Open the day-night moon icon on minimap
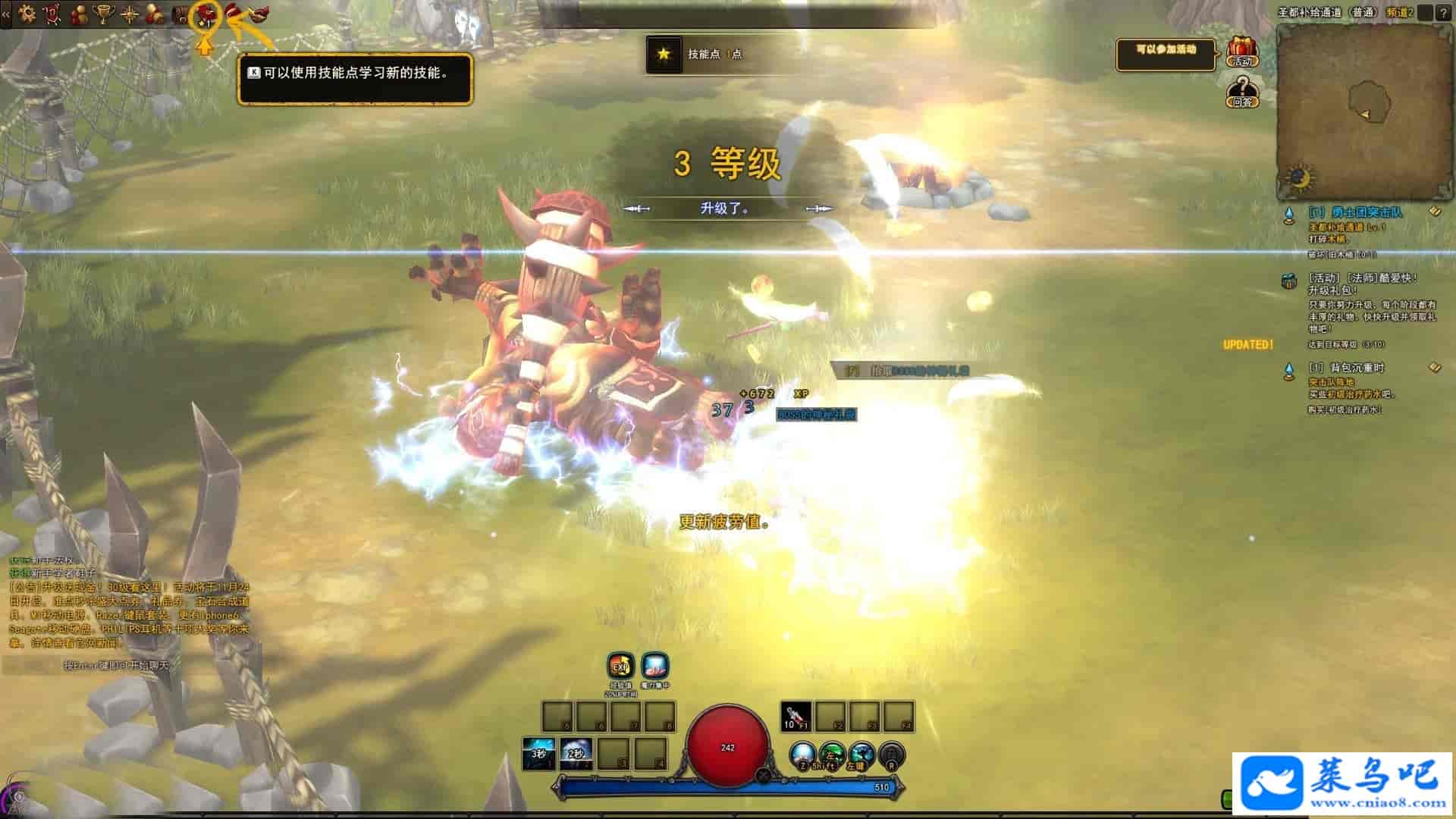The height and width of the screenshot is (819, 1456). (x=1300, y=179)
